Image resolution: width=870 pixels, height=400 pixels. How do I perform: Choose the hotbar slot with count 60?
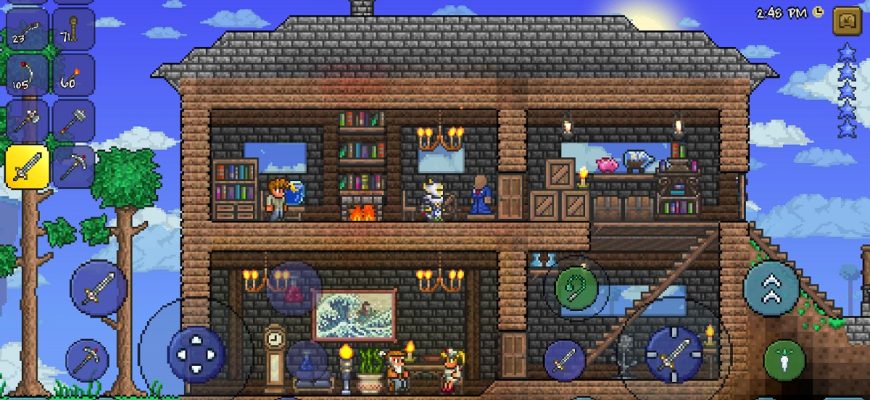coord(73,76)
